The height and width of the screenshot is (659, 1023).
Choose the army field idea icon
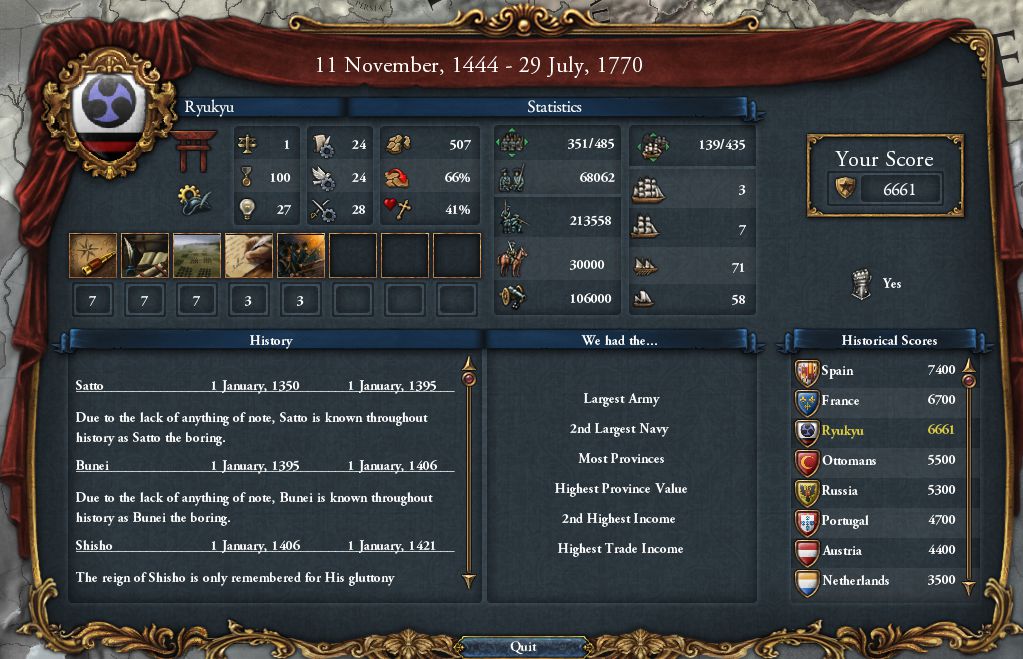coord(197,255)
